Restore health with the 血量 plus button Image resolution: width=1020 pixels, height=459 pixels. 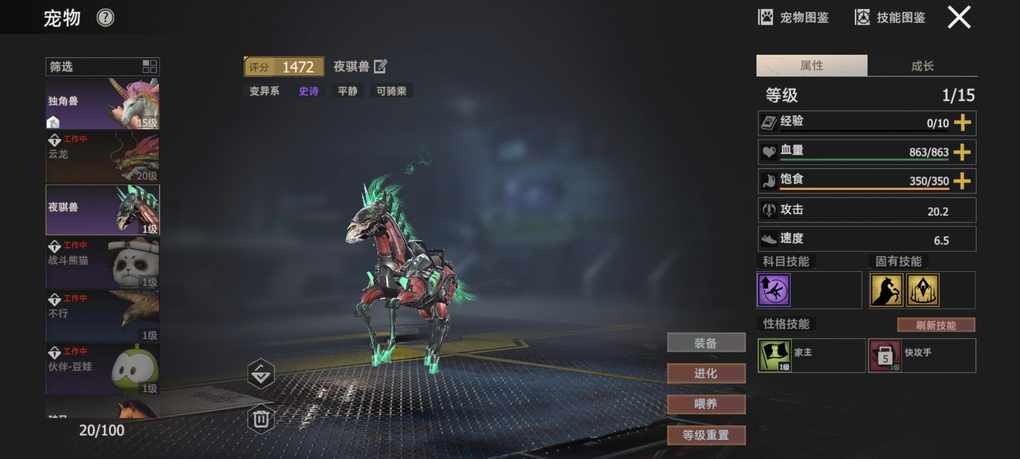click(x=962, y=152)
